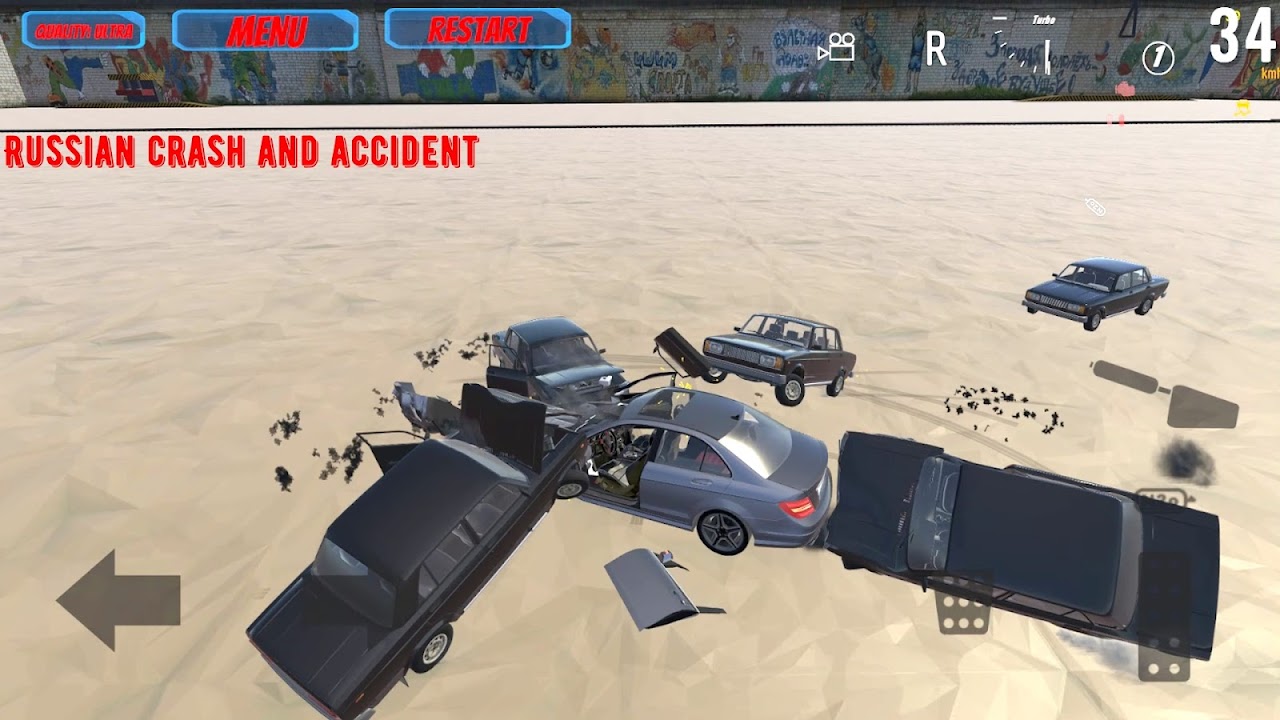Switch view with the camera icon
This screenshot has width=1280, height=720.
(x=836, y=47)
